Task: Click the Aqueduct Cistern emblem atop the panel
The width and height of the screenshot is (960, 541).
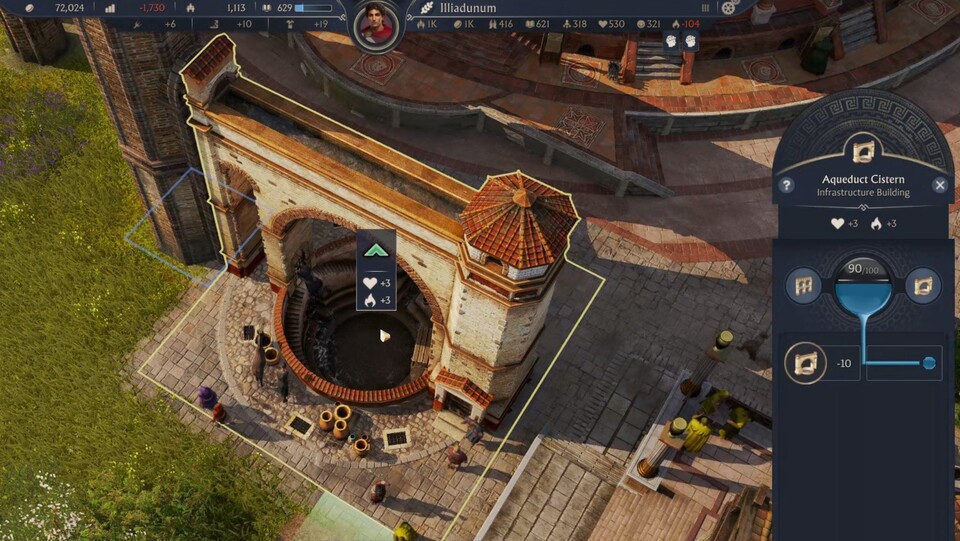Action: 862,150
